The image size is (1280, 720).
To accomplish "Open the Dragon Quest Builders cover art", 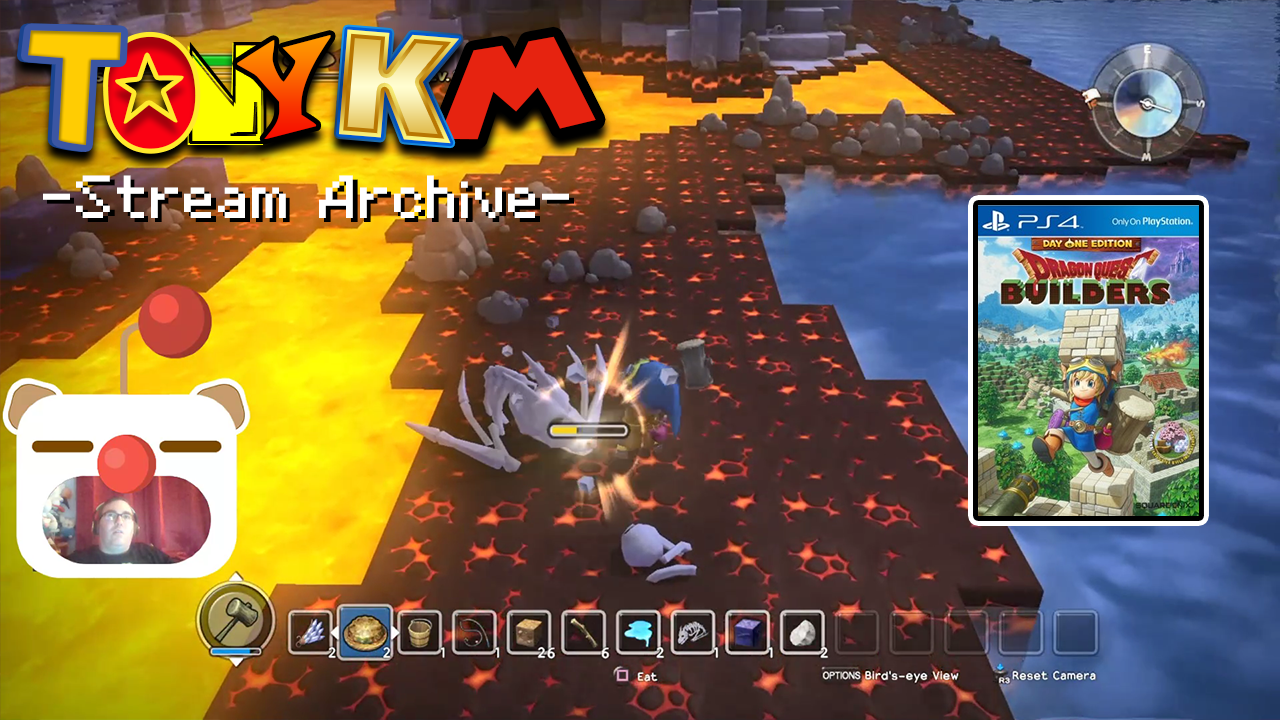I will 1088,360.
